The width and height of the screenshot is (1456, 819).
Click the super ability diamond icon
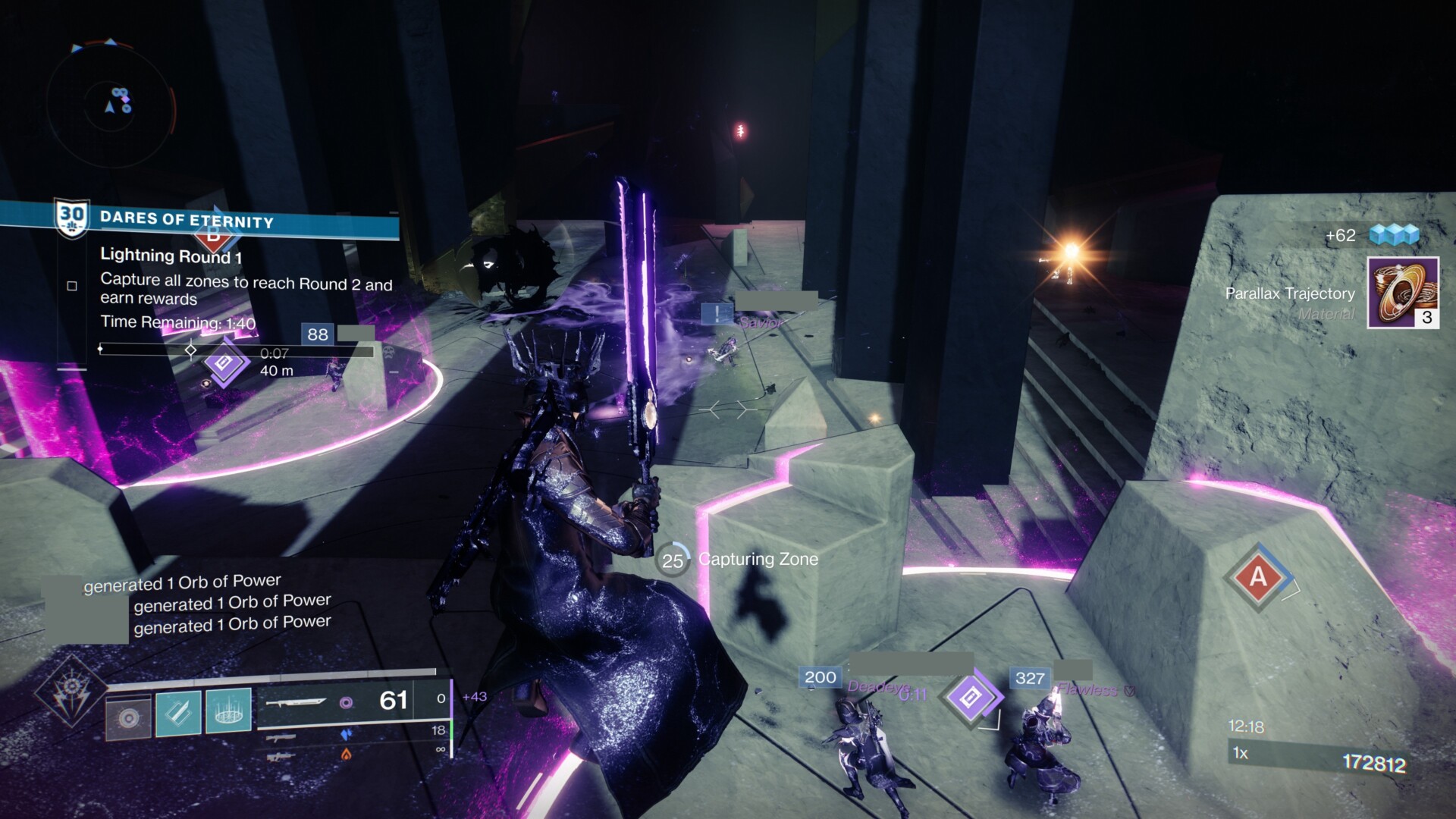pyautogui.click(x=71, y=691)
